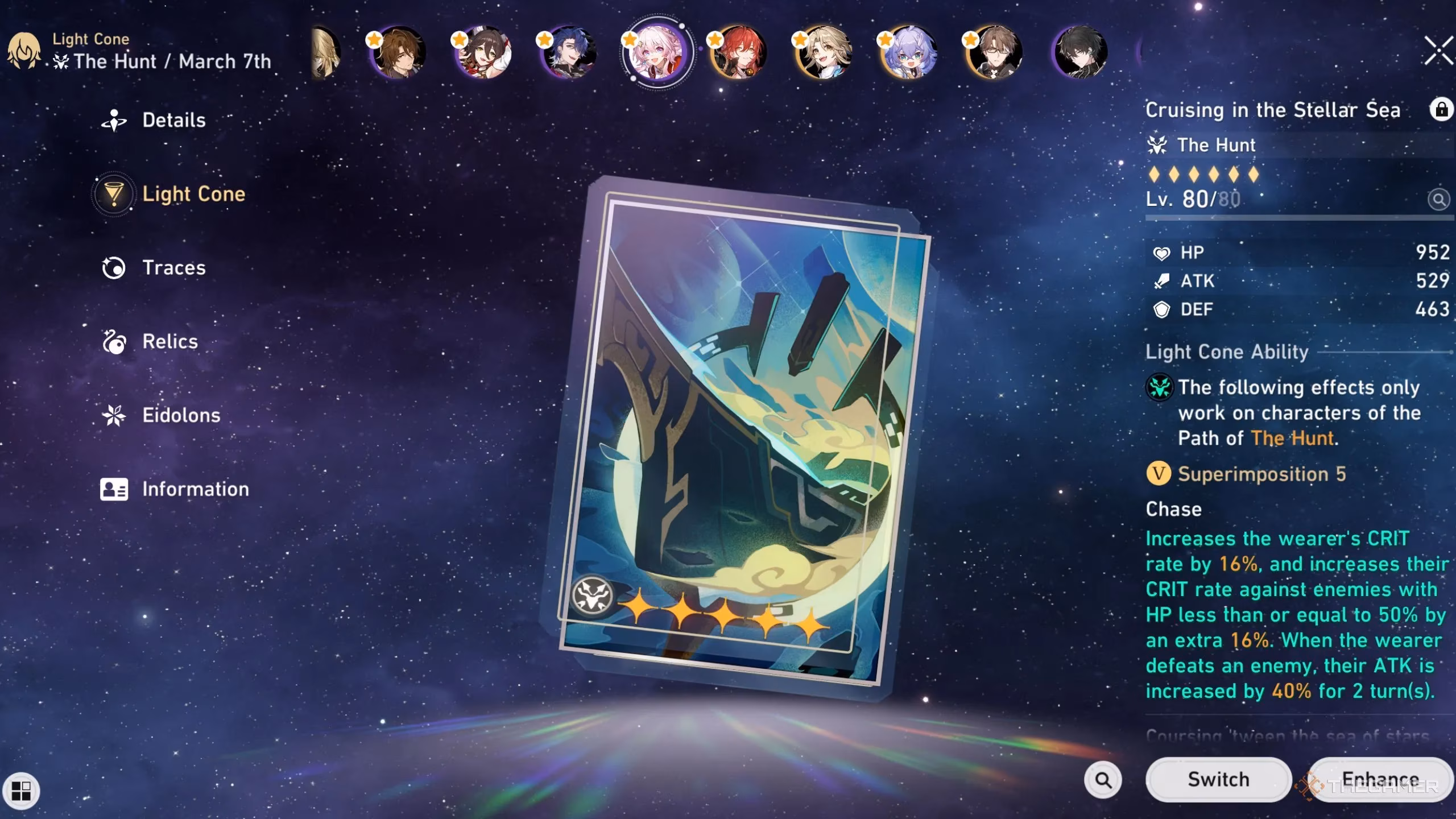
Task: Open the Traces panel
Action: (x=173, y=268)
